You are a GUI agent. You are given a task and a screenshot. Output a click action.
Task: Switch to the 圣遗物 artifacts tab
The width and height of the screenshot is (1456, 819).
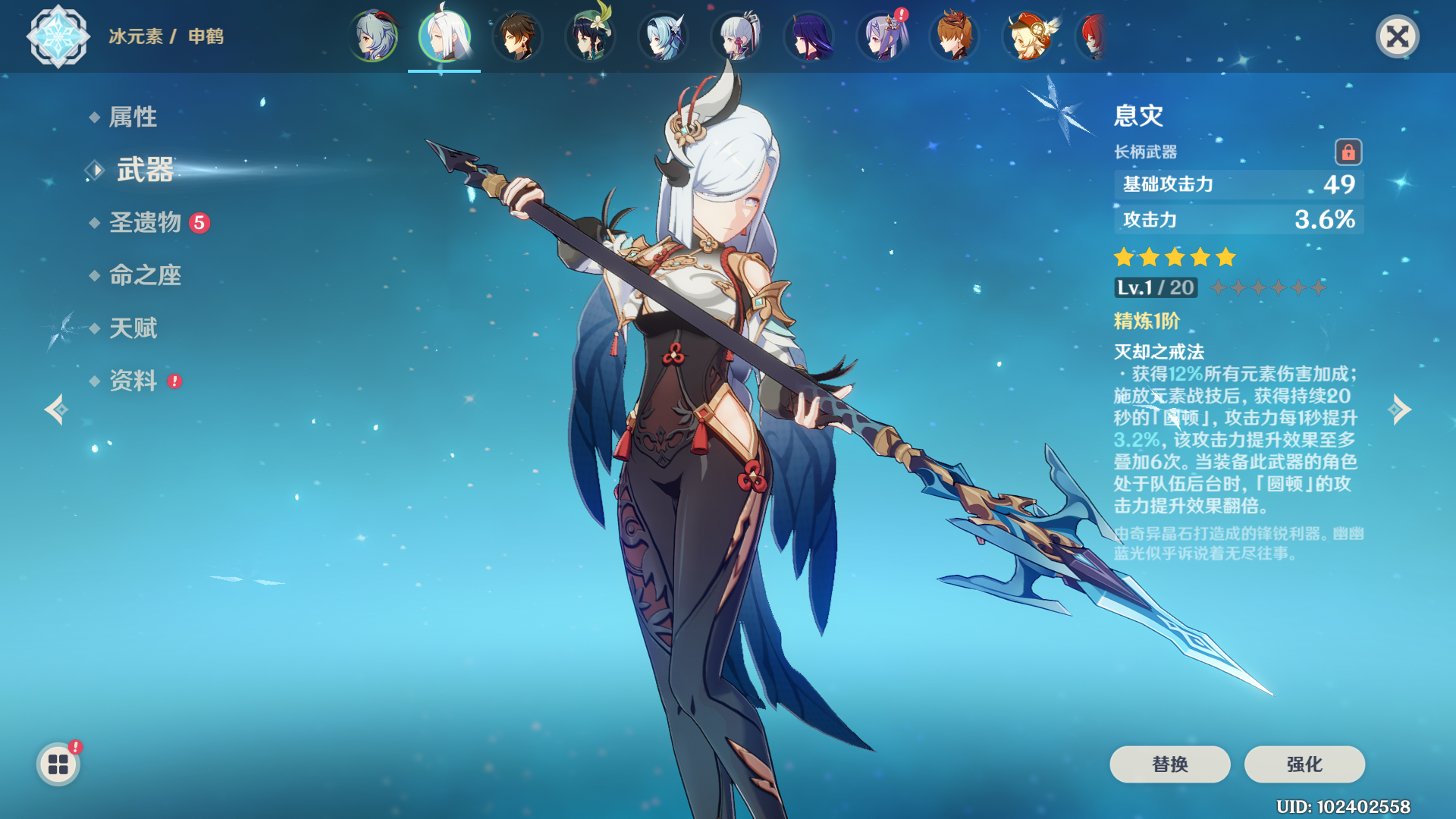[x=146, y=222]
